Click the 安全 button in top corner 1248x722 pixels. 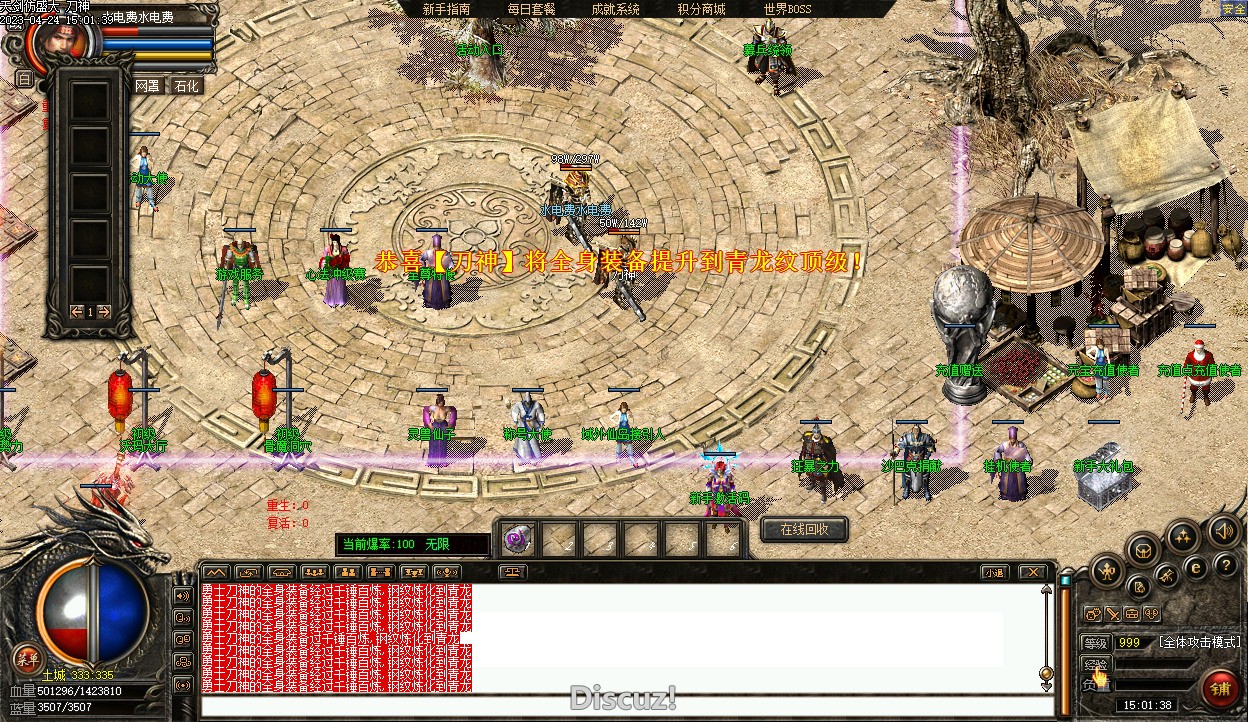[x=1234, y=9]
